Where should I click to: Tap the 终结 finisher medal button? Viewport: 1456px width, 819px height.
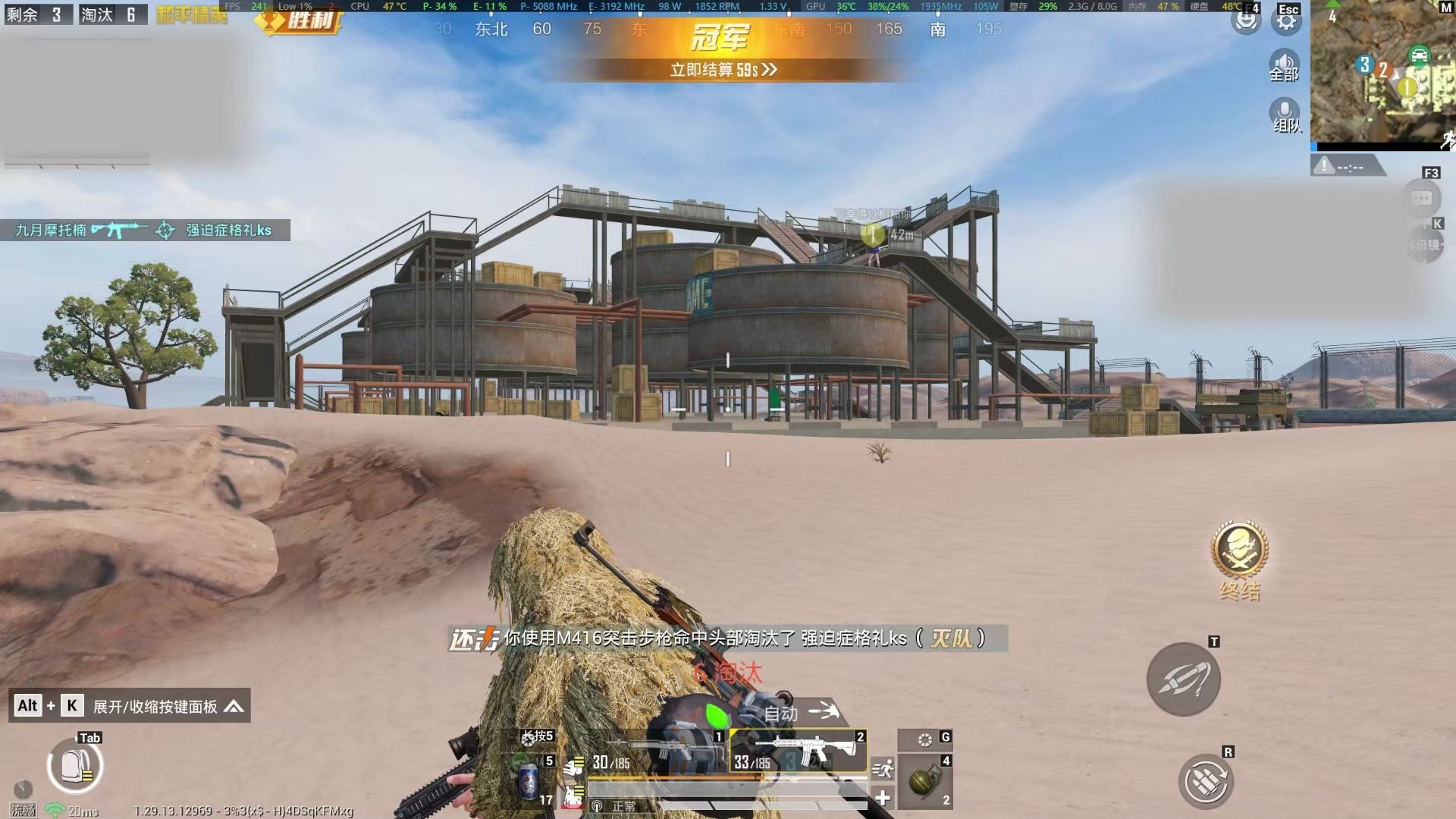[x=1239, y=553]
